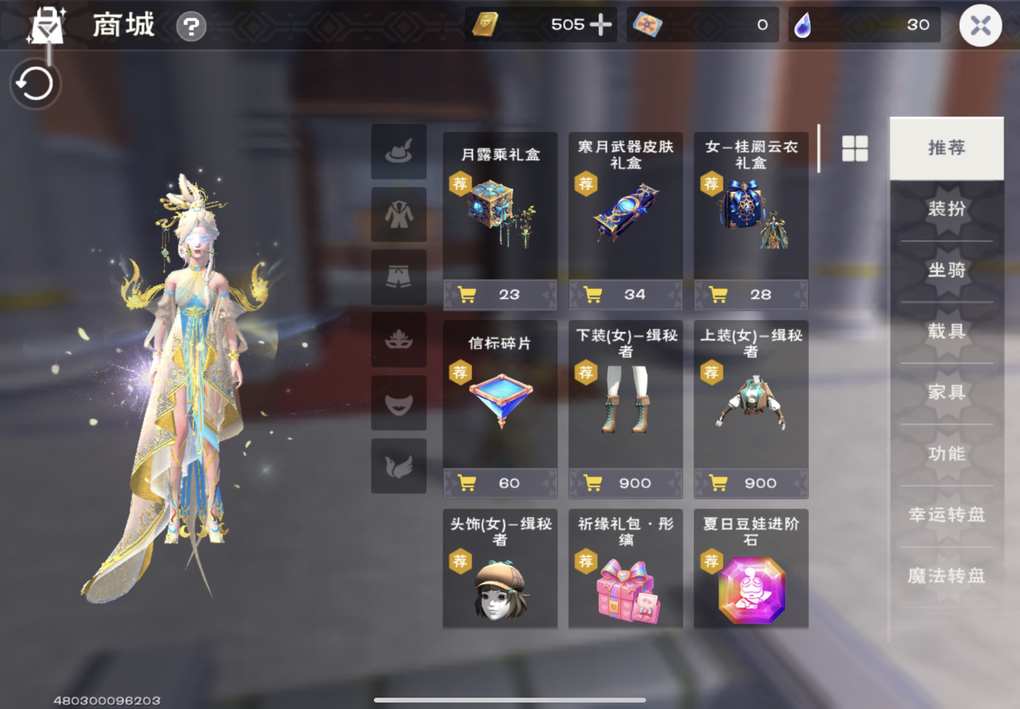Open the 魔法转盘 tab
1020x709 pixels.
coord(946,576)
